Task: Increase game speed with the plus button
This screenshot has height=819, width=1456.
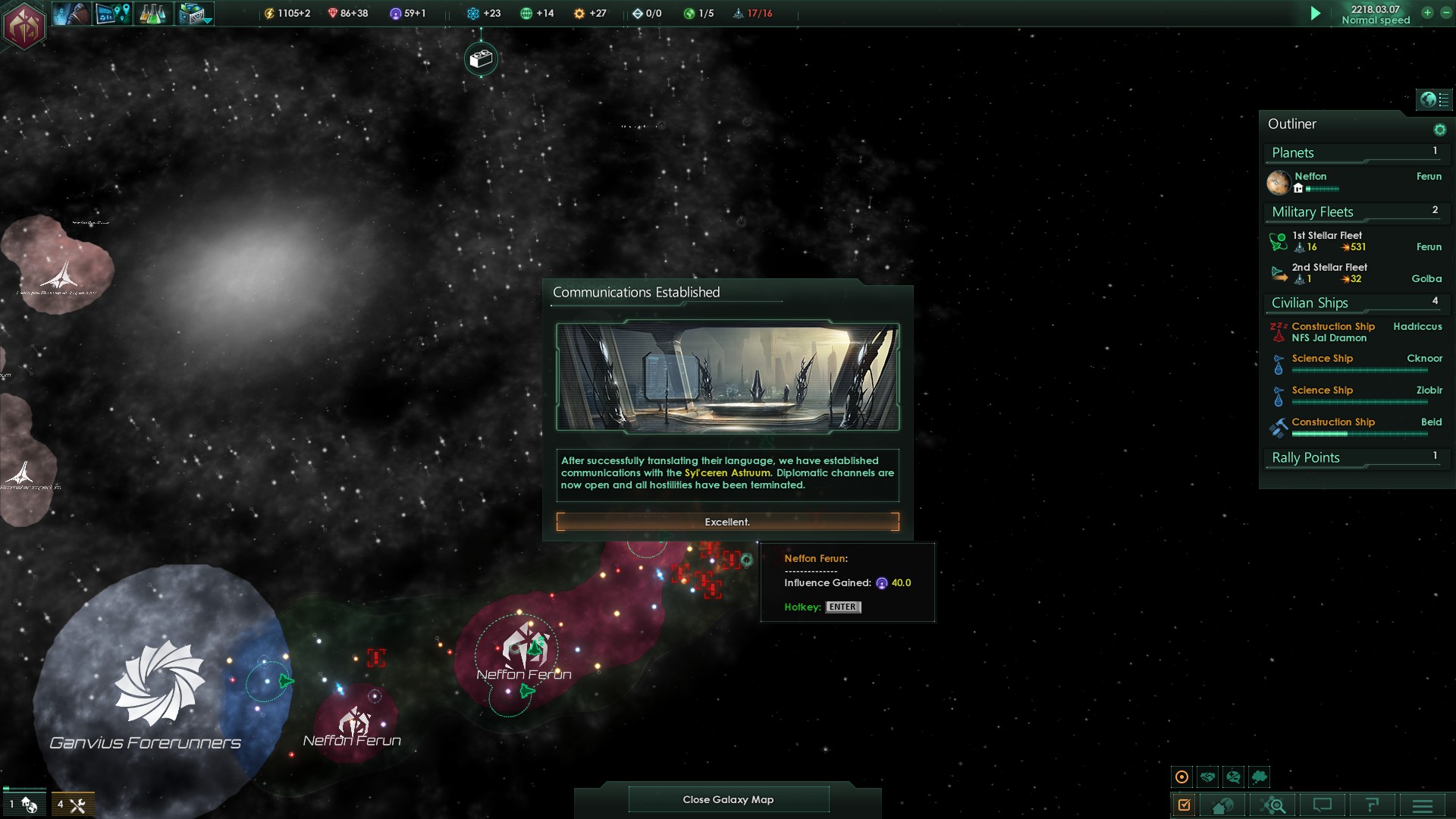Action: pos(1427,13)
